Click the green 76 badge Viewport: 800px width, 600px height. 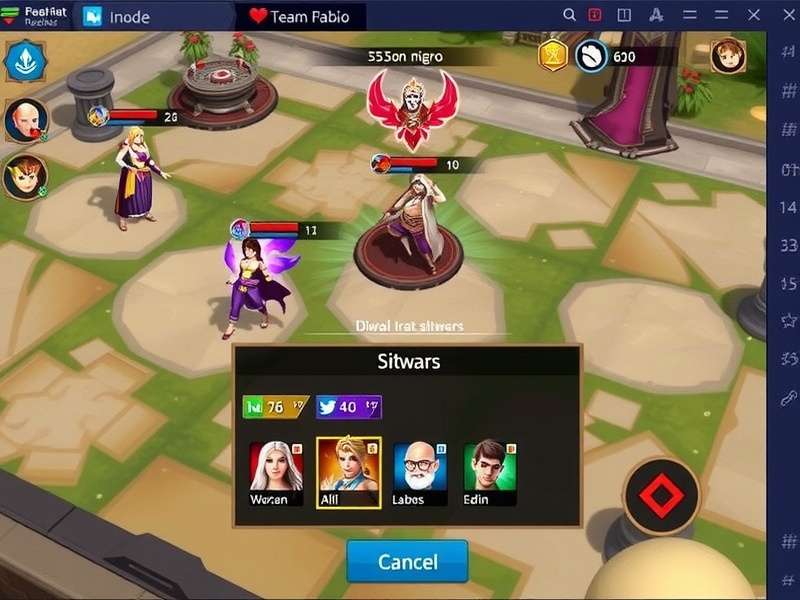coord(275,407)
